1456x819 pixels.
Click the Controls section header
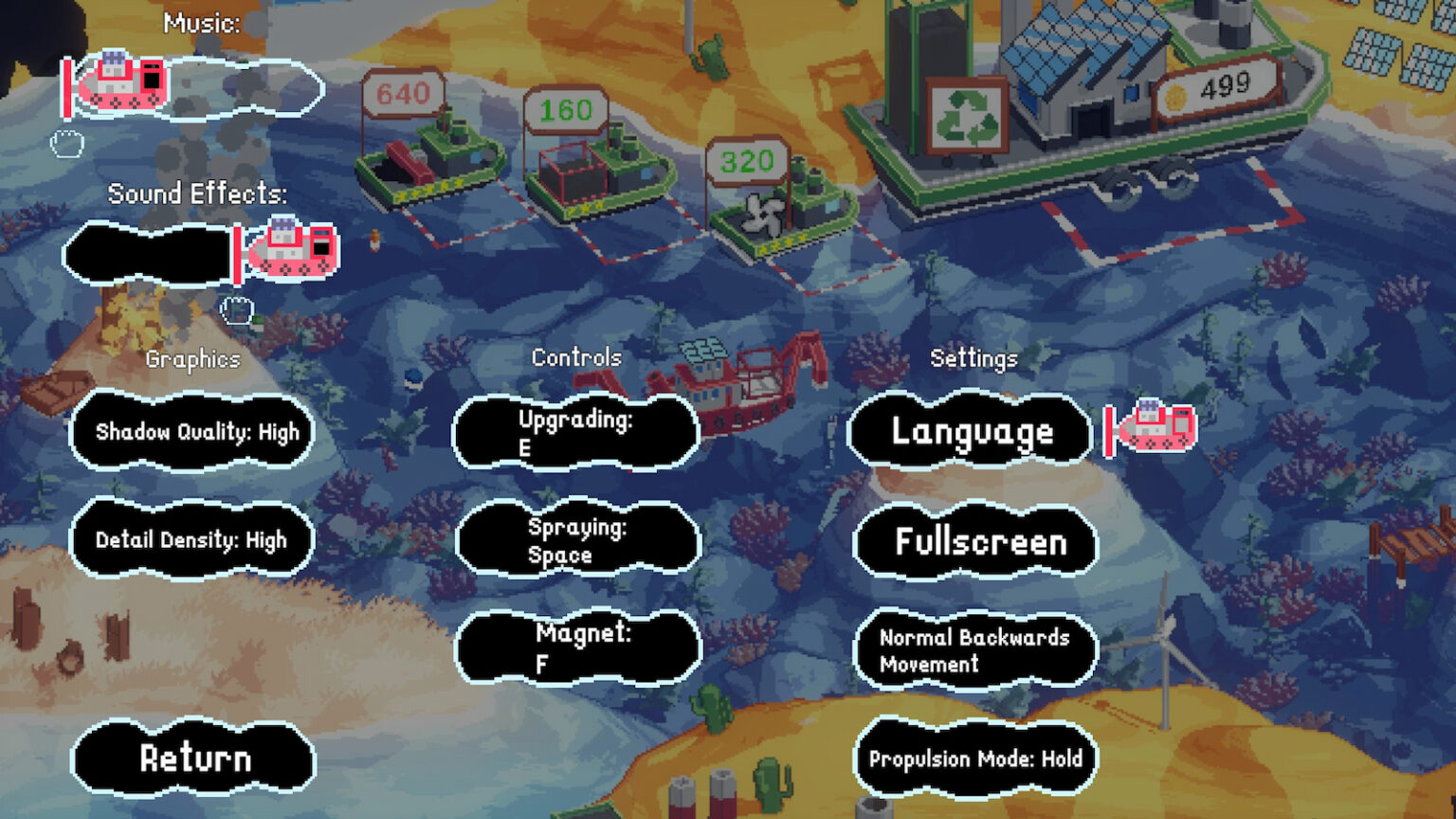click(577, 357)
